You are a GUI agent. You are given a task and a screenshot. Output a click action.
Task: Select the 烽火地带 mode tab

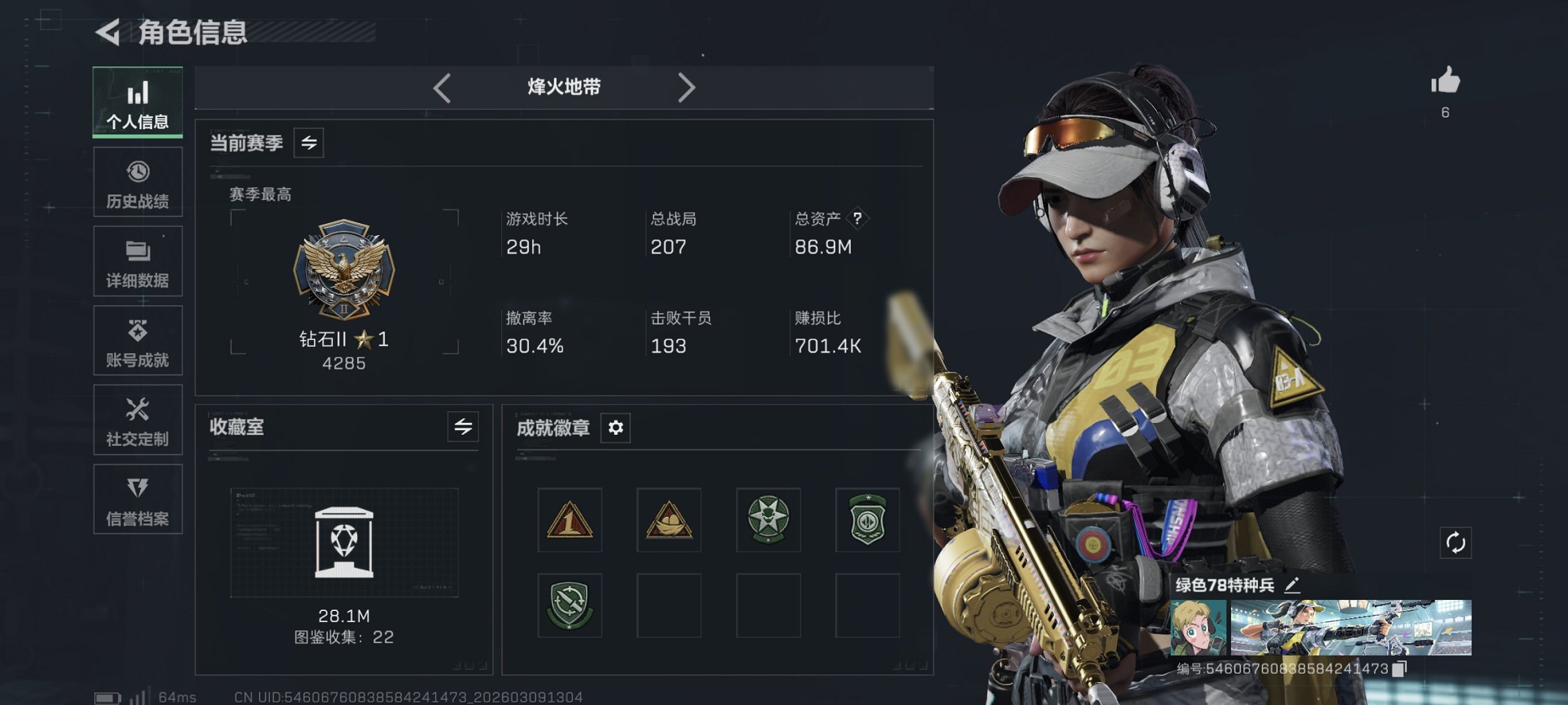[x=562, y=87]
